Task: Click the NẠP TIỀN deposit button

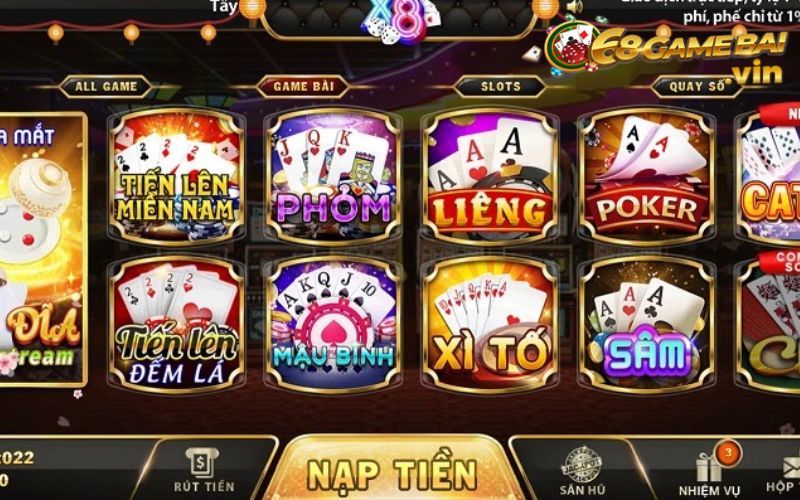Action: pyautogui.click(x=392, y=472)
